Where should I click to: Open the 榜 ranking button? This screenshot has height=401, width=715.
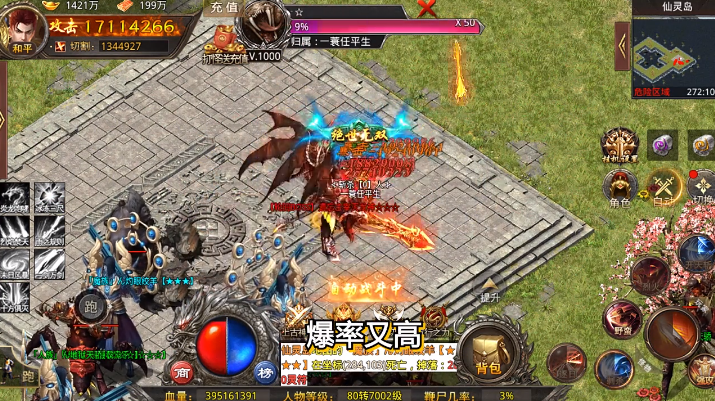tap(265, 372)
